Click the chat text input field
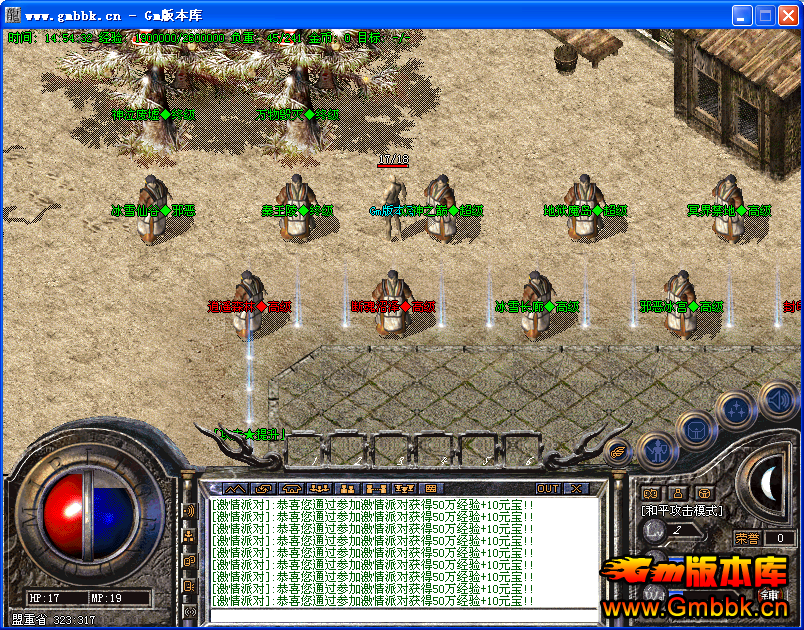This screenshot has height=630, width=804. 400,614
